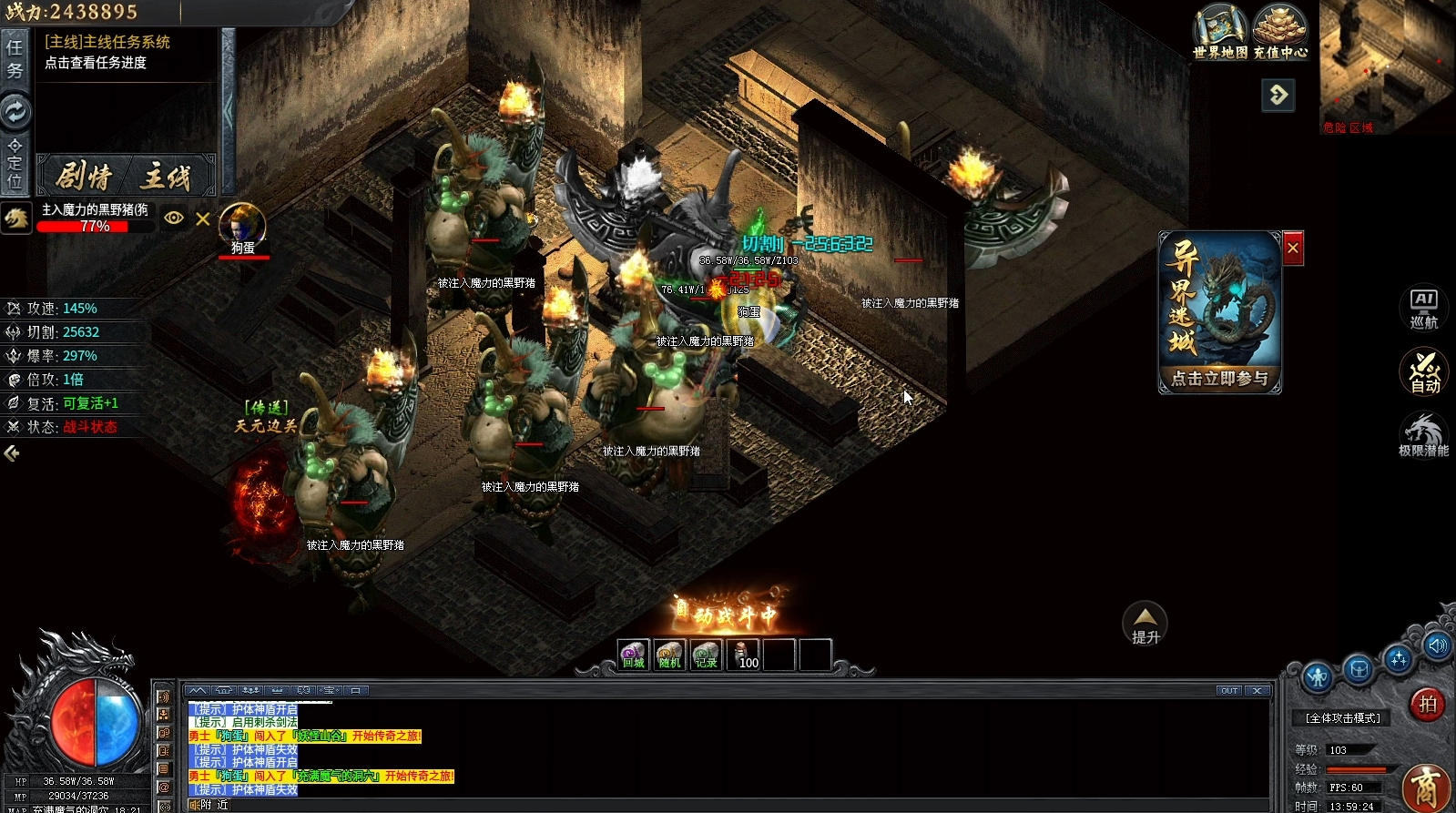Viewport: 1456px width, 813px height.
Task: Dismiss the target frame with the X
Action: 203,218
